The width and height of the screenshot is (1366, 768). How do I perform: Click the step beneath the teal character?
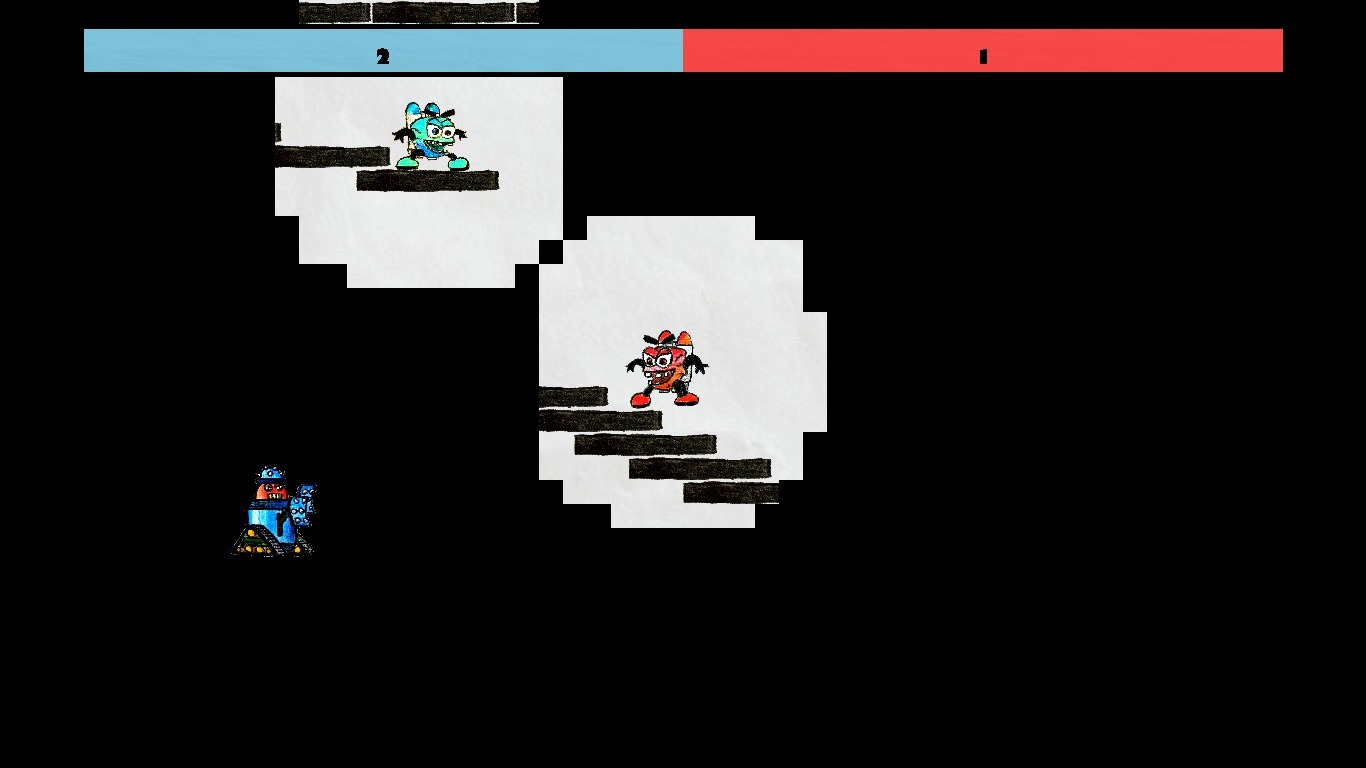click(x=425, y=182)
